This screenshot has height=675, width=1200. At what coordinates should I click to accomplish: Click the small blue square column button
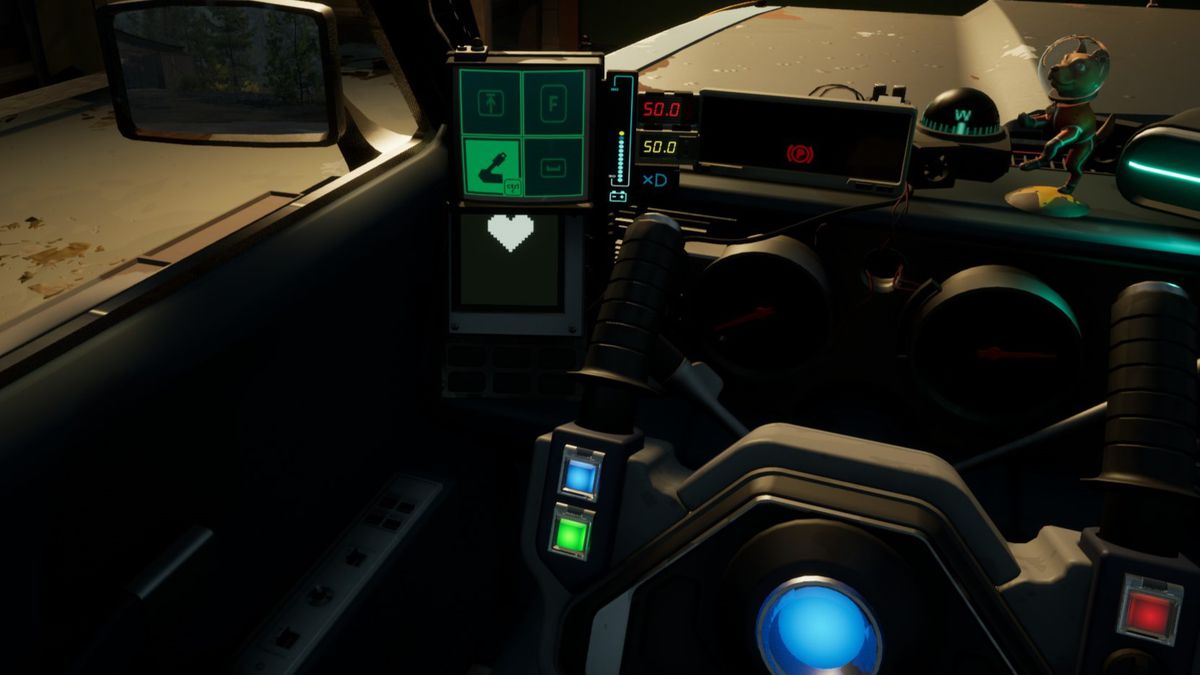[x=578, y=476]
